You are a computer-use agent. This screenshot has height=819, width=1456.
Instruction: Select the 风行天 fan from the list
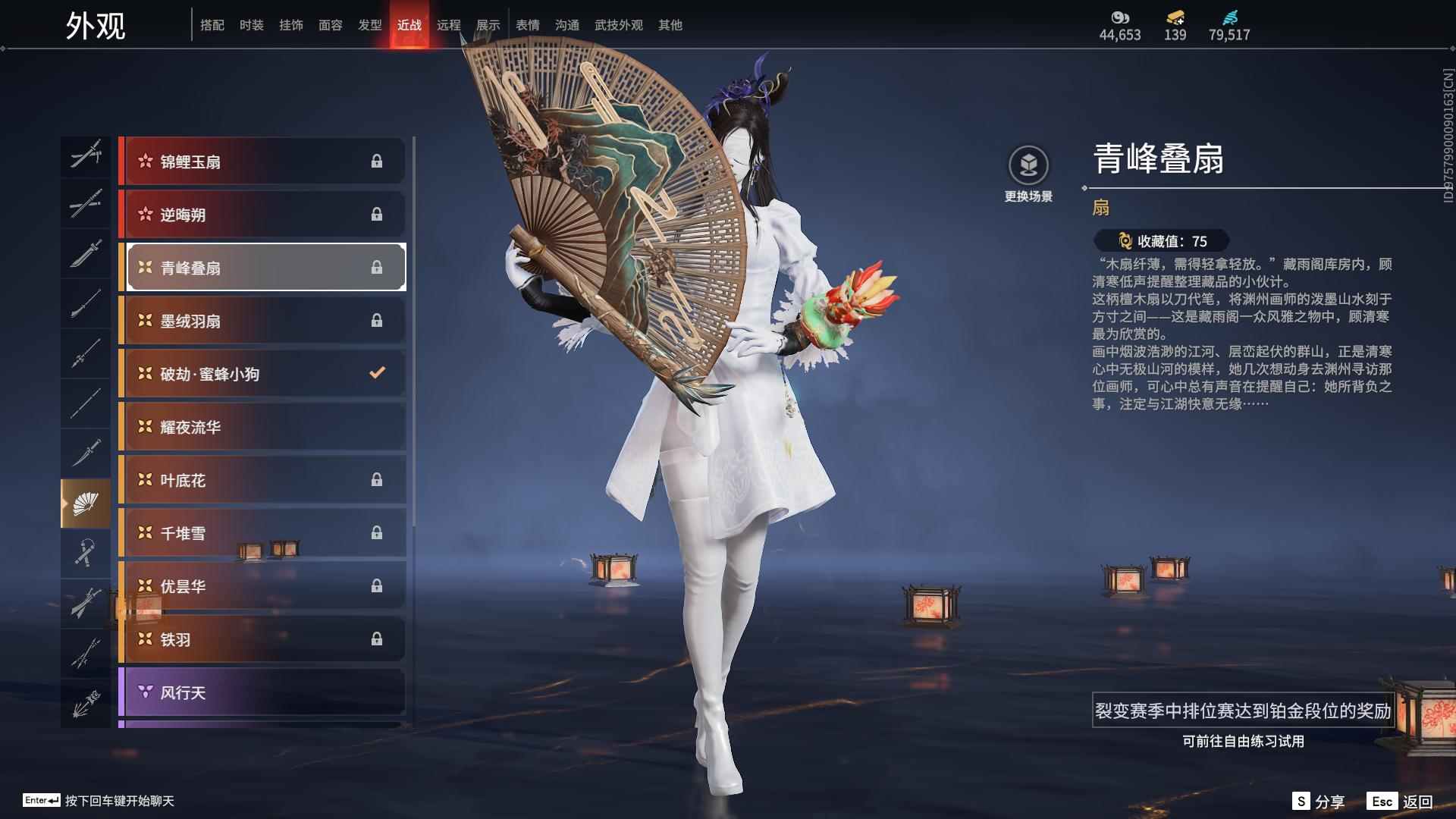coord(262,692)
